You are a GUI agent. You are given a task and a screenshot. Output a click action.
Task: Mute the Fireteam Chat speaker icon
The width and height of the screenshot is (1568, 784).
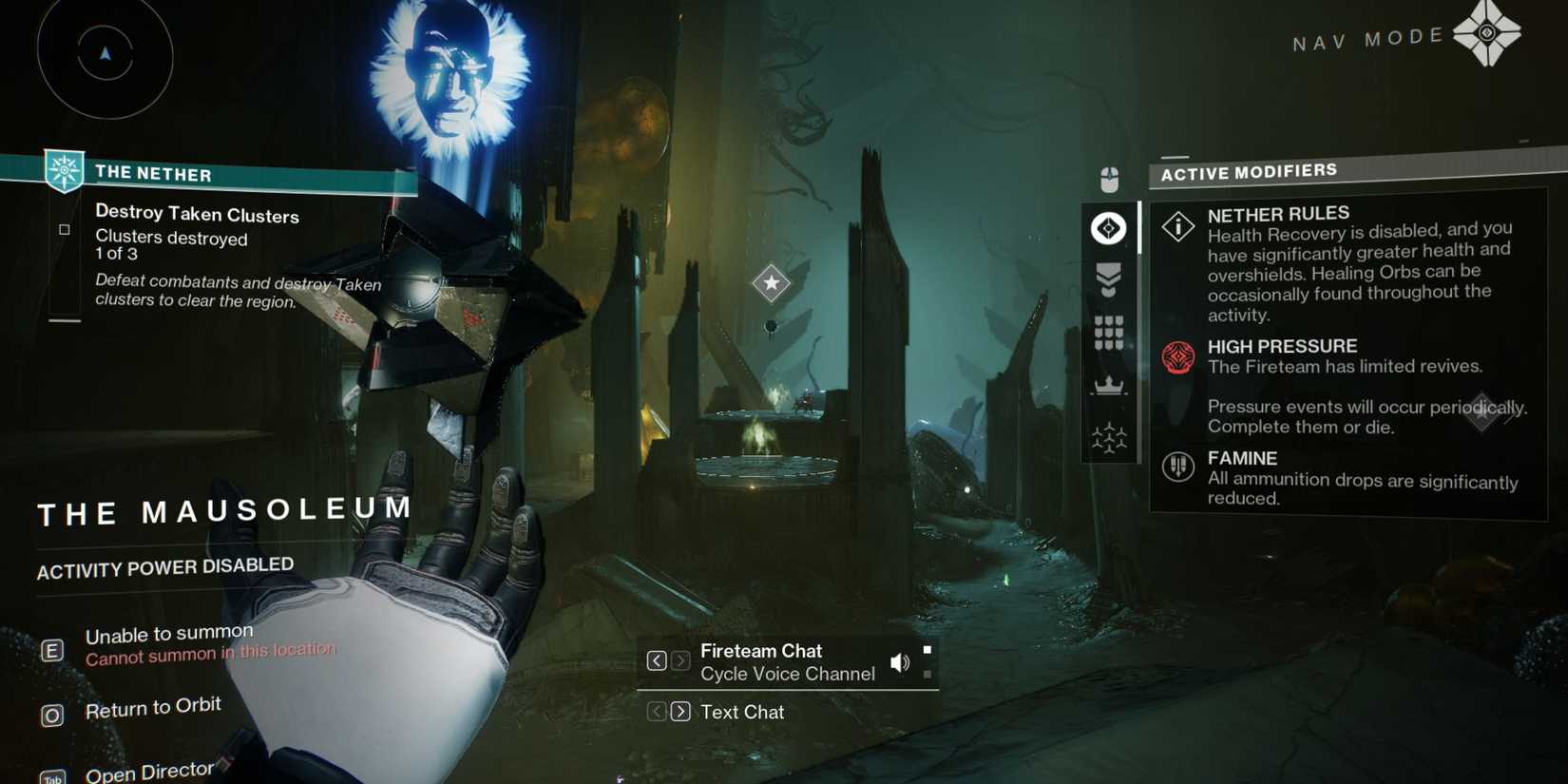[899, 661]
